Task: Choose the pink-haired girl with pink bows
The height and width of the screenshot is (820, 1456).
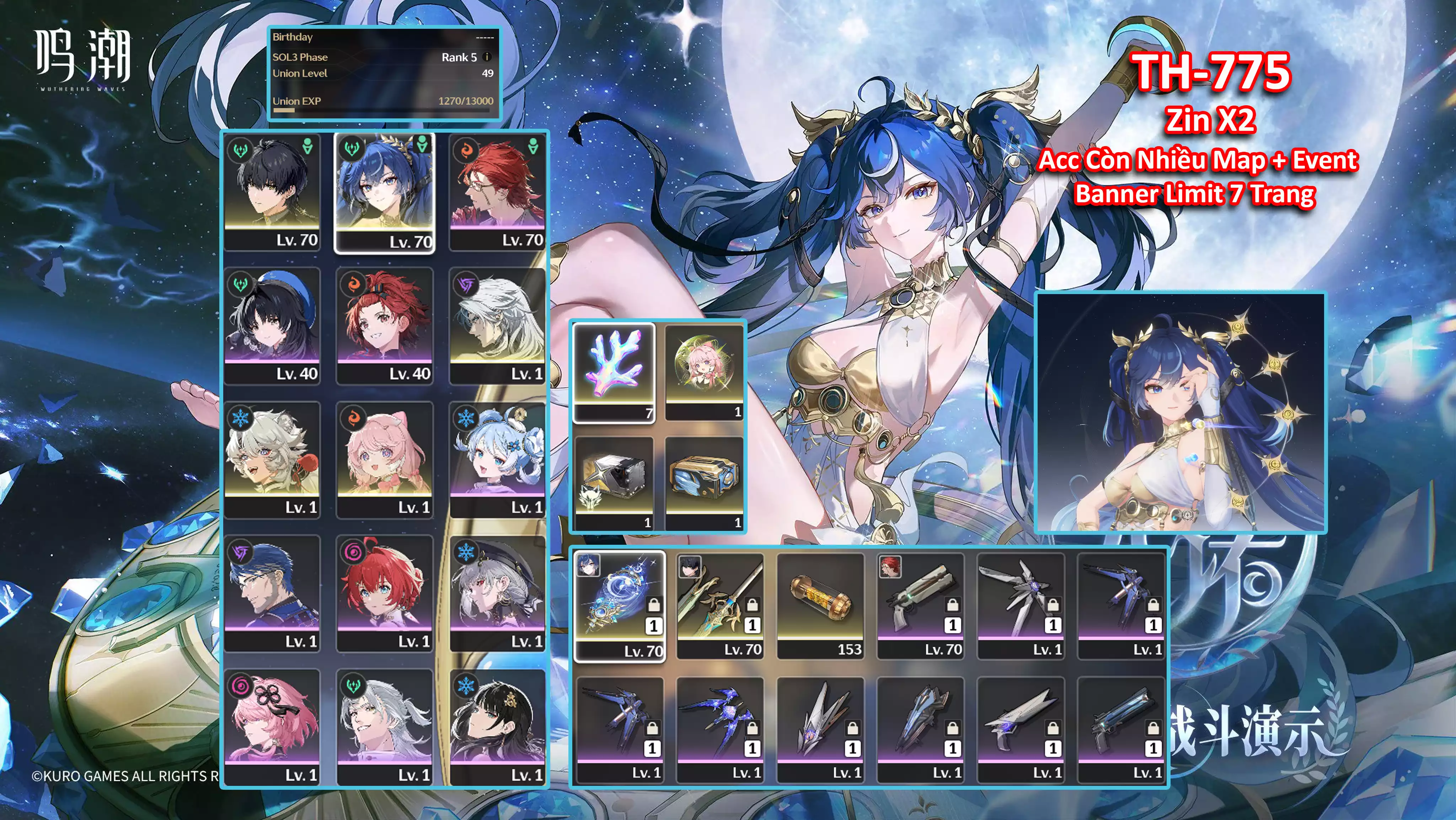Action: tap(385, 459)
